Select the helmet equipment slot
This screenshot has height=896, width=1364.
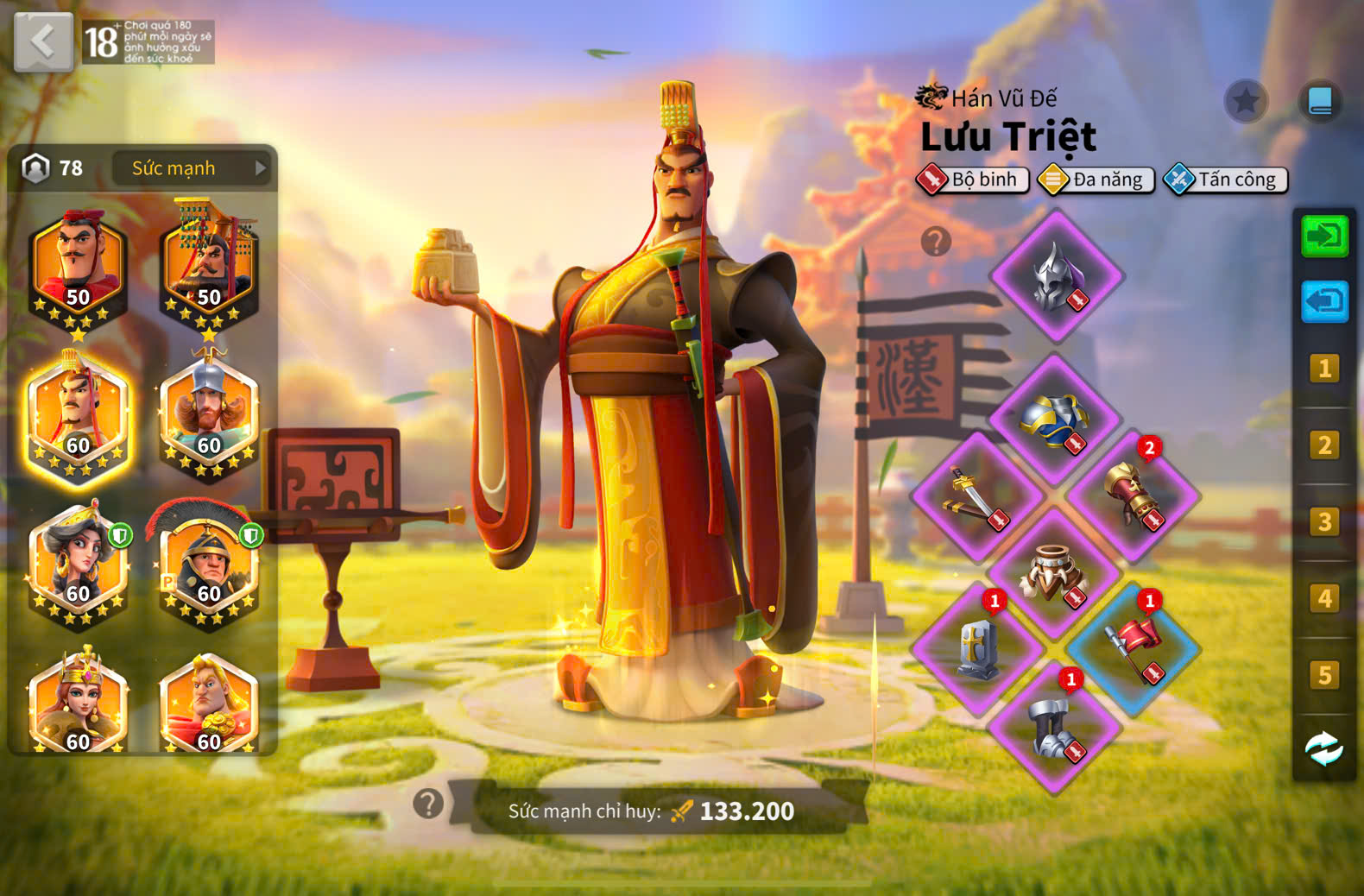1056,276
